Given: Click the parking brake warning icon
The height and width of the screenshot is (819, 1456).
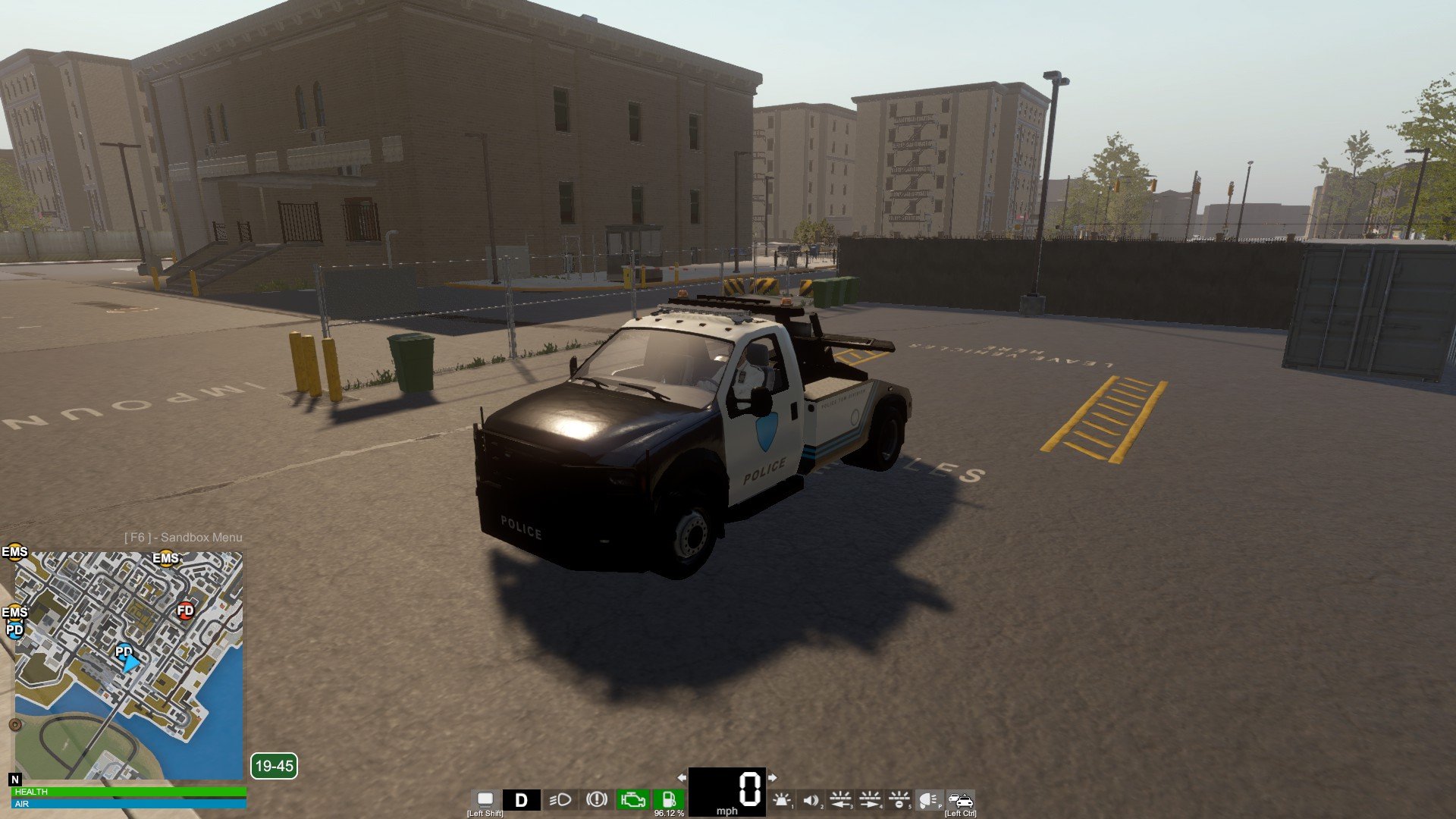Looking at the screenshot, I should 597,799.
